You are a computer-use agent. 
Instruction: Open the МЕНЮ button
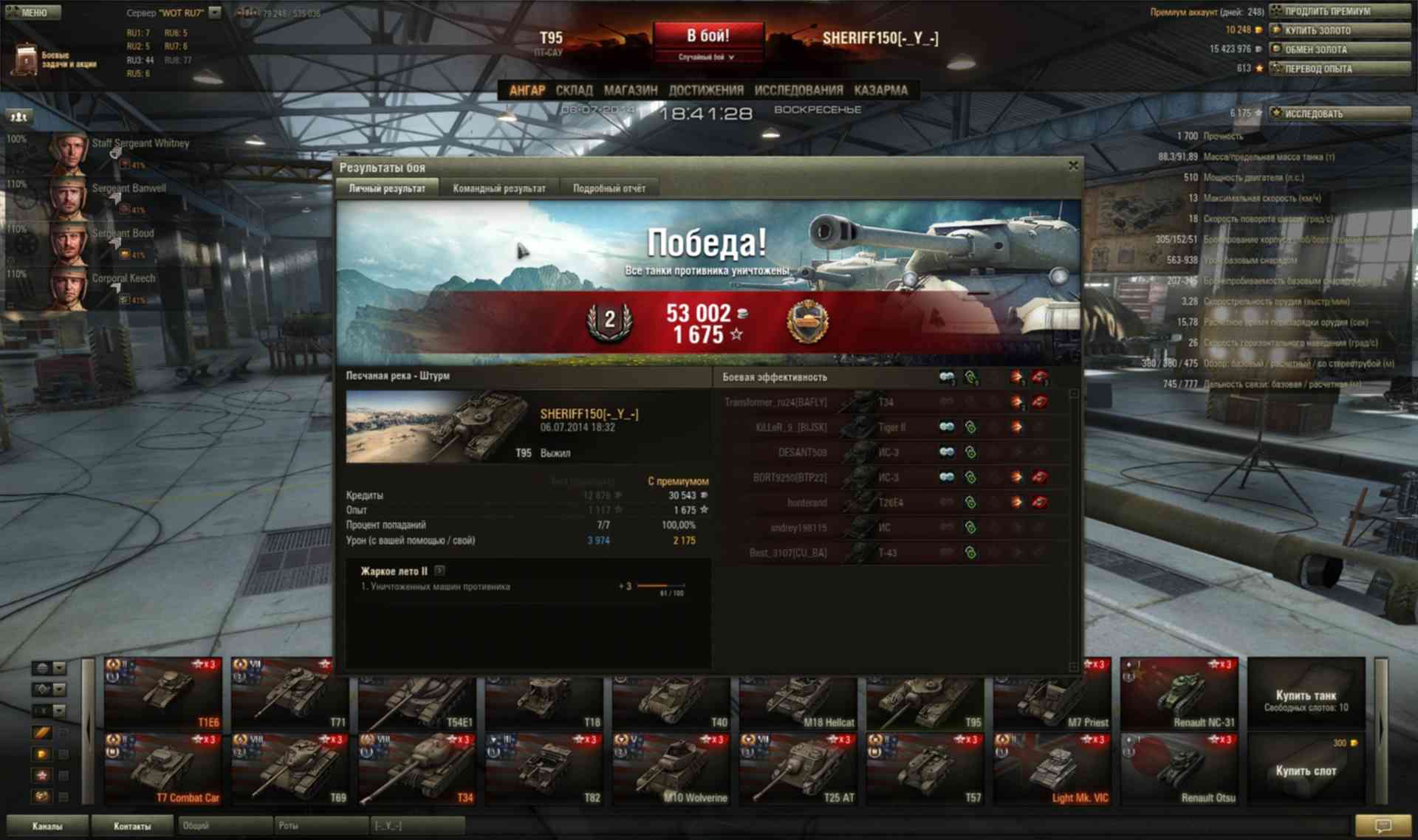pos(32,12)
